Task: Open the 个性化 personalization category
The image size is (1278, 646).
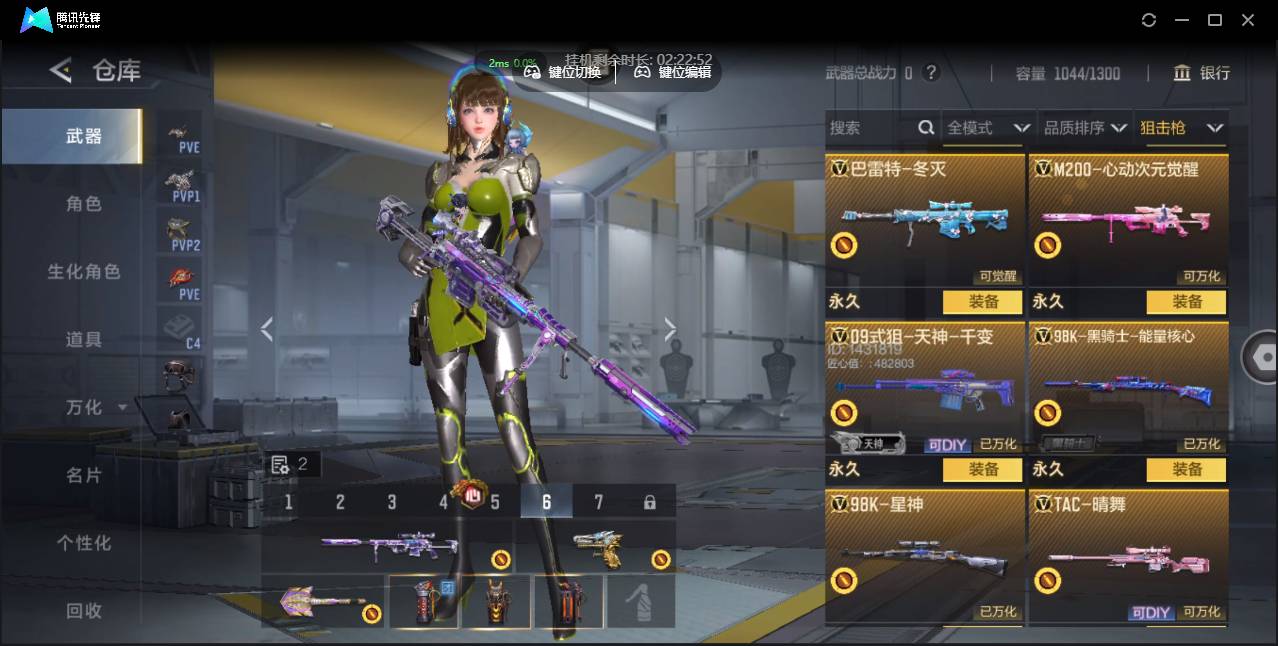Action: (83, 543)
